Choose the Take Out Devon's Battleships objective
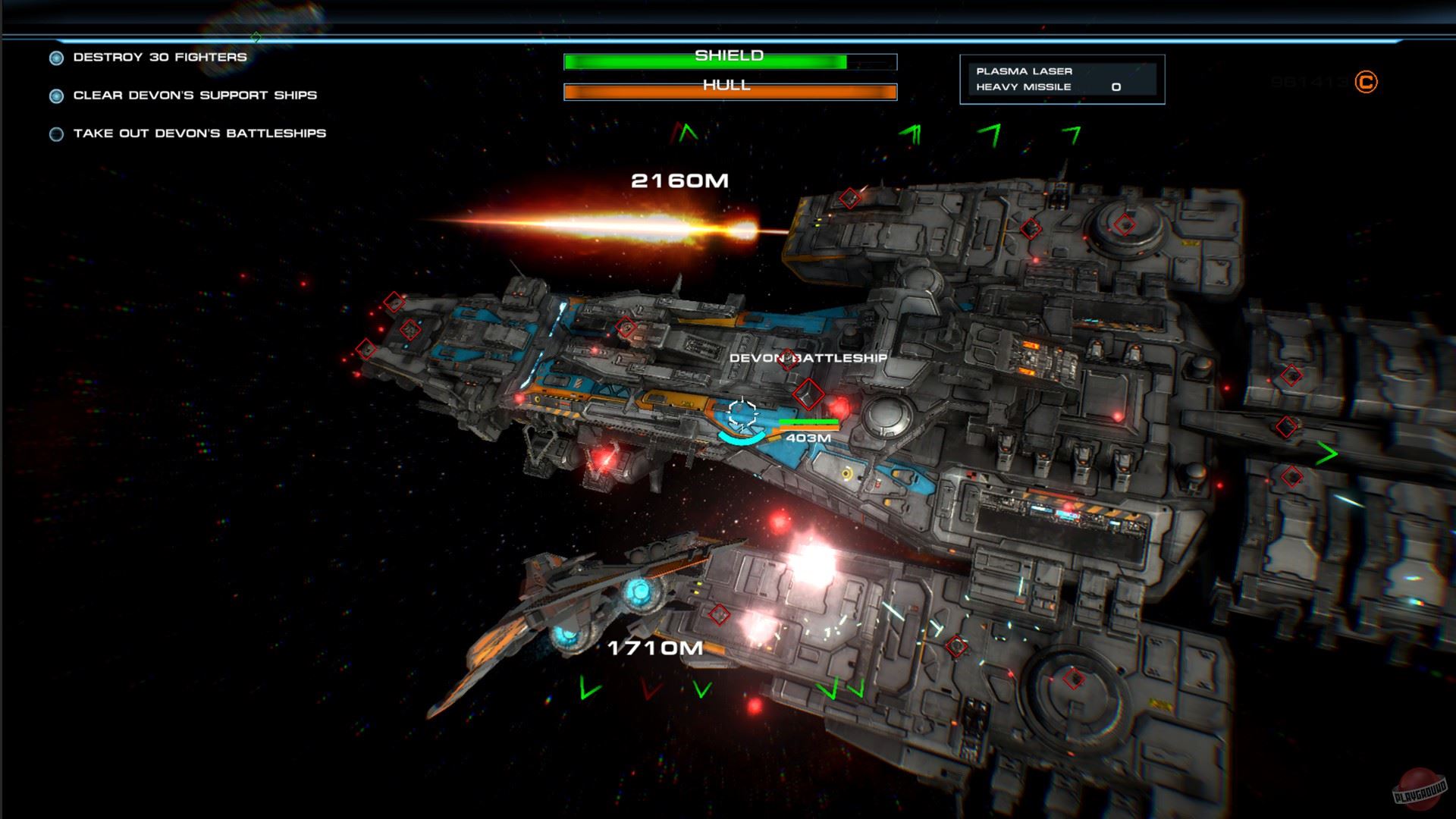This screenshot has width=1456, height=819. click(199, 133)
